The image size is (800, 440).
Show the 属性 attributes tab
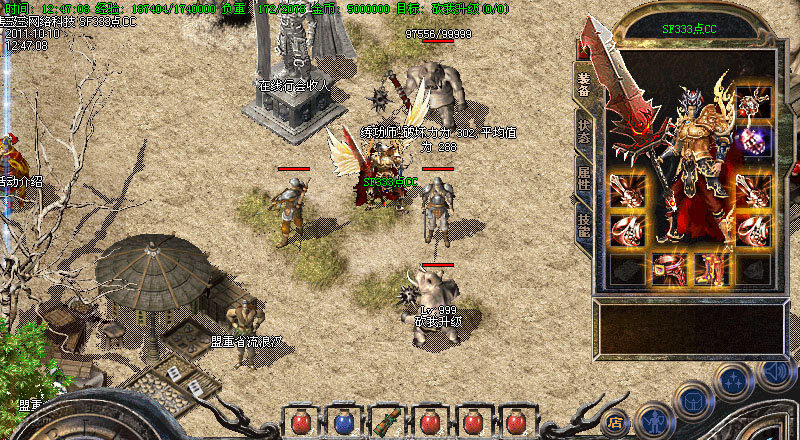(583, 181)
